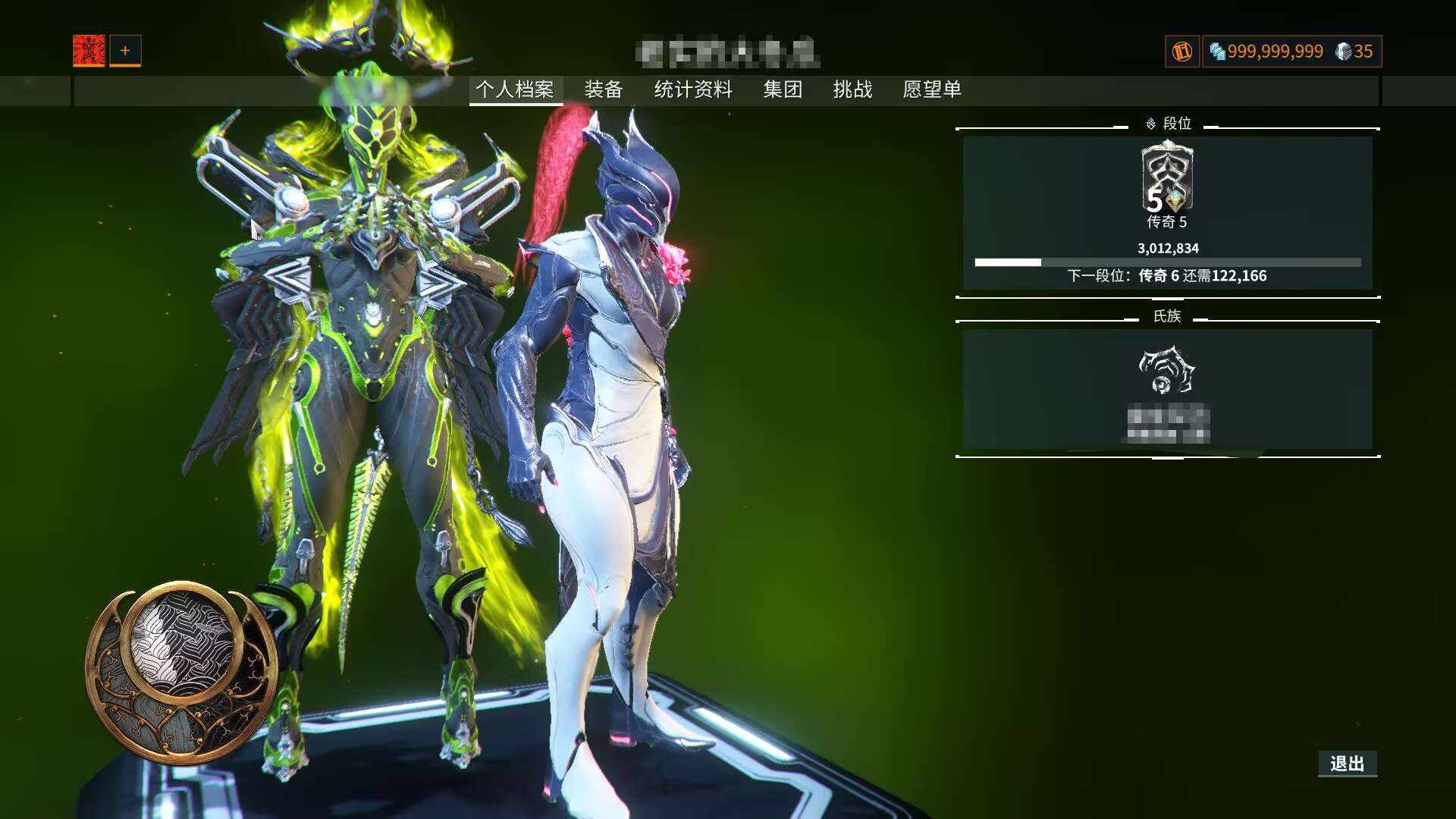Open the 氏族 clan emblem panel
Viewport: 1456px width, 819px height.
pos(1167,388)
